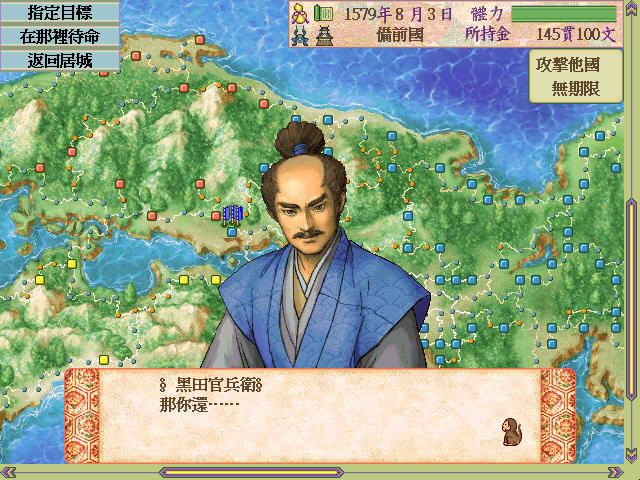640x480 pixels.
Task: Select the 指定目標 command
Action: click(x=59, y=12)
